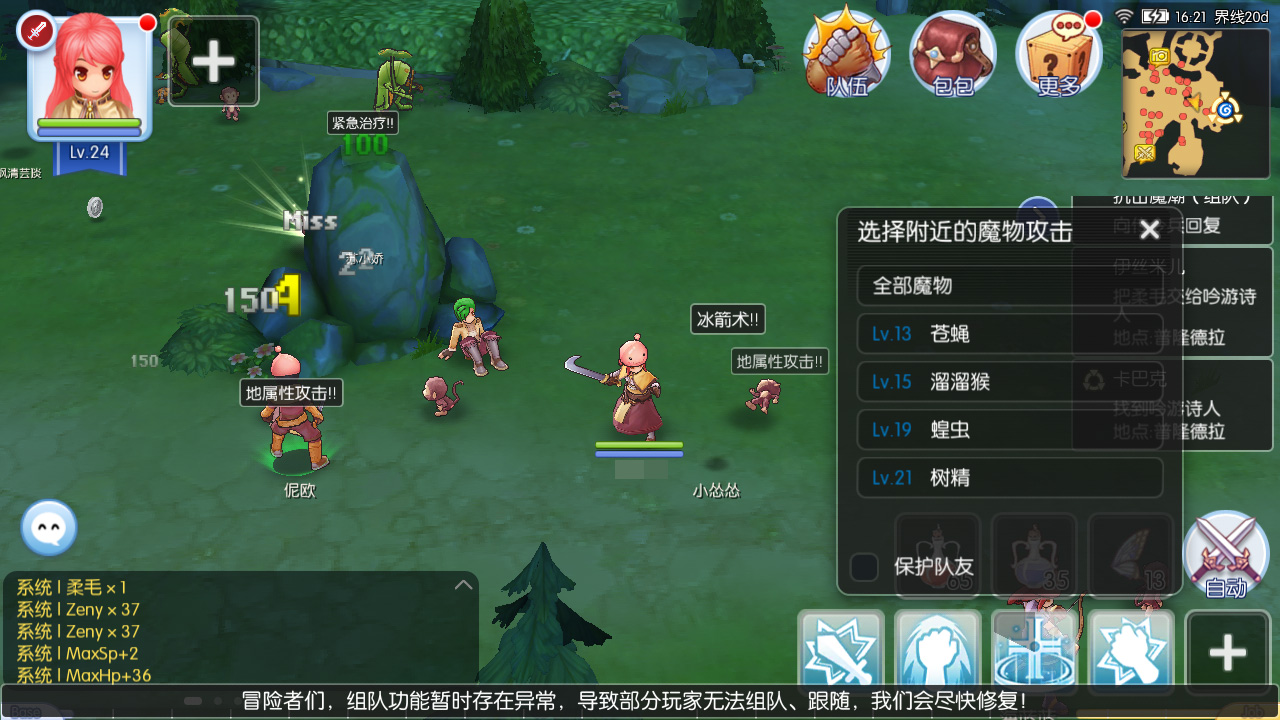Collapse the system chat log chevron
Viewport: 1280px width, 720px height.
point(462,585)
